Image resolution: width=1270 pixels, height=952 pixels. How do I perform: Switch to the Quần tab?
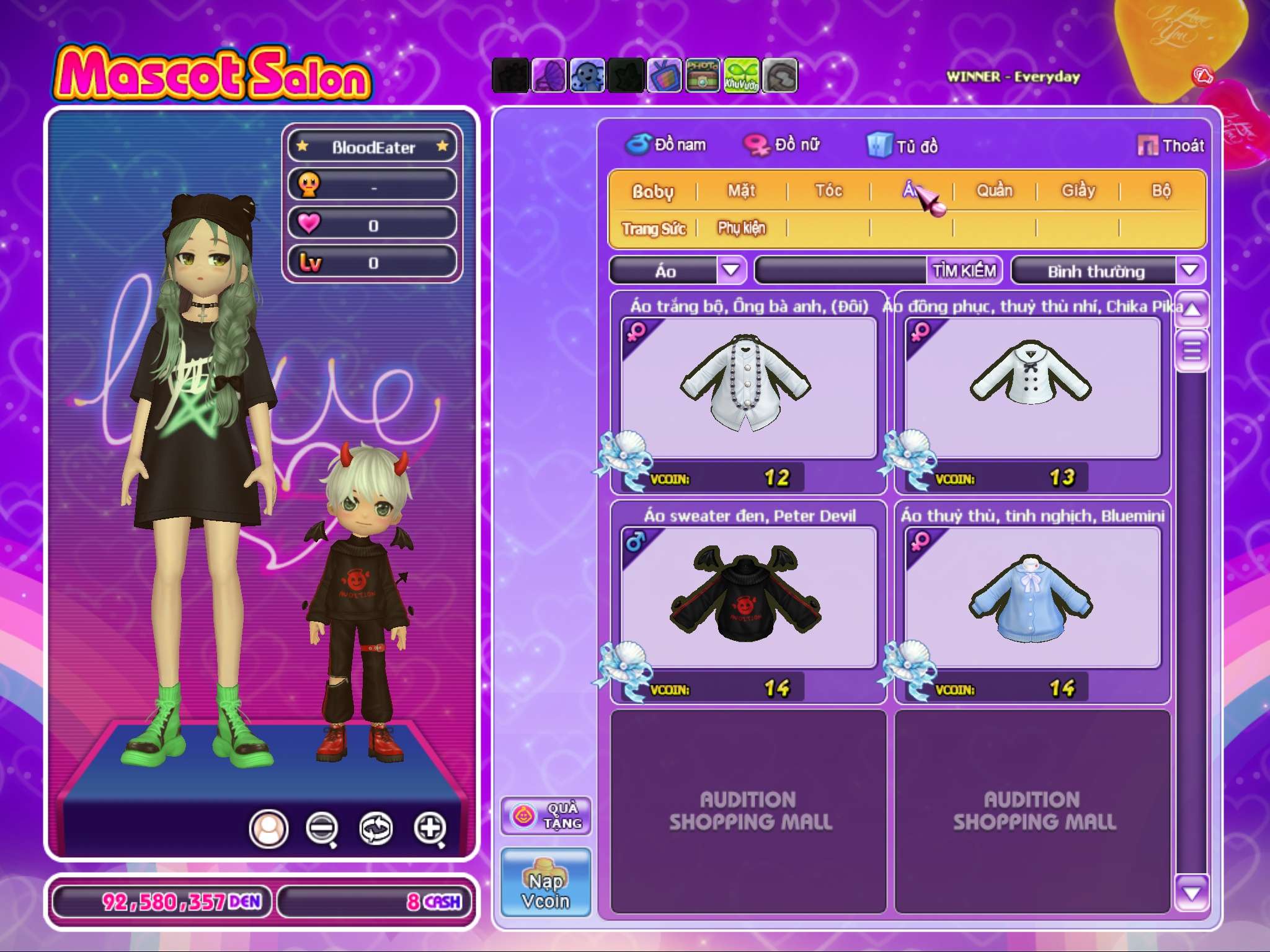(x=995, y=190)
